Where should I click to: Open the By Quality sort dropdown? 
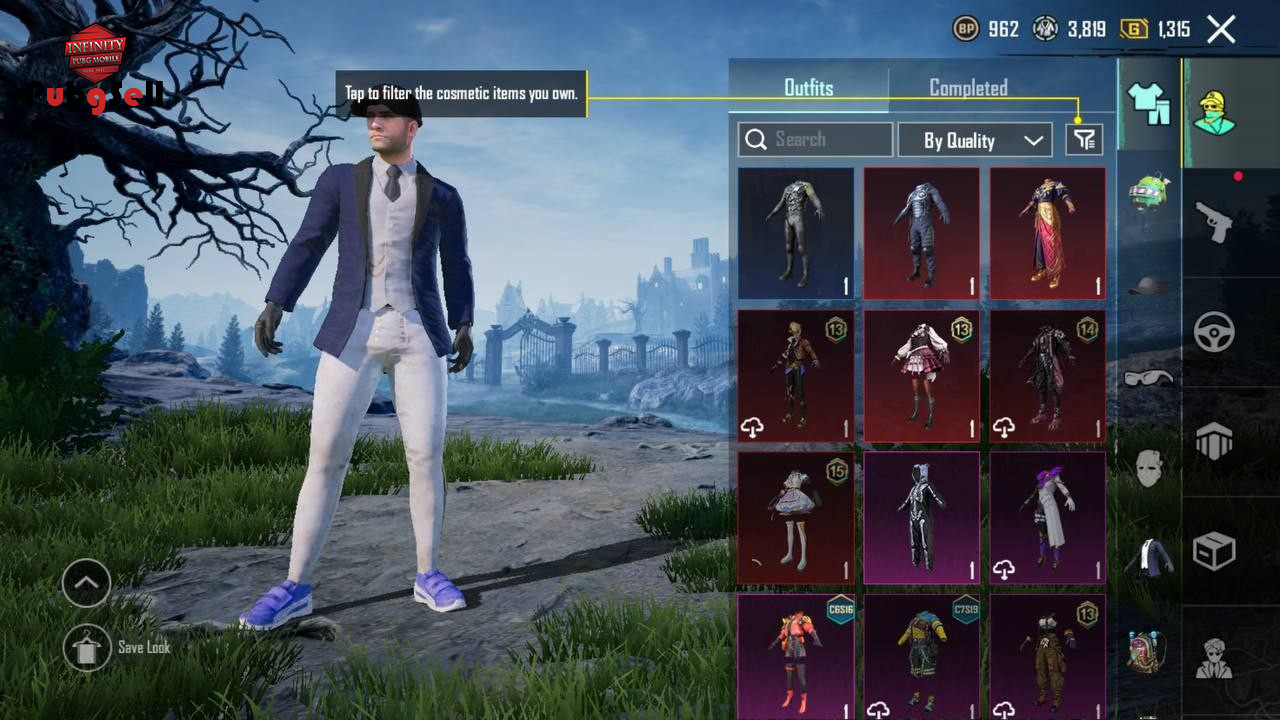974,140
